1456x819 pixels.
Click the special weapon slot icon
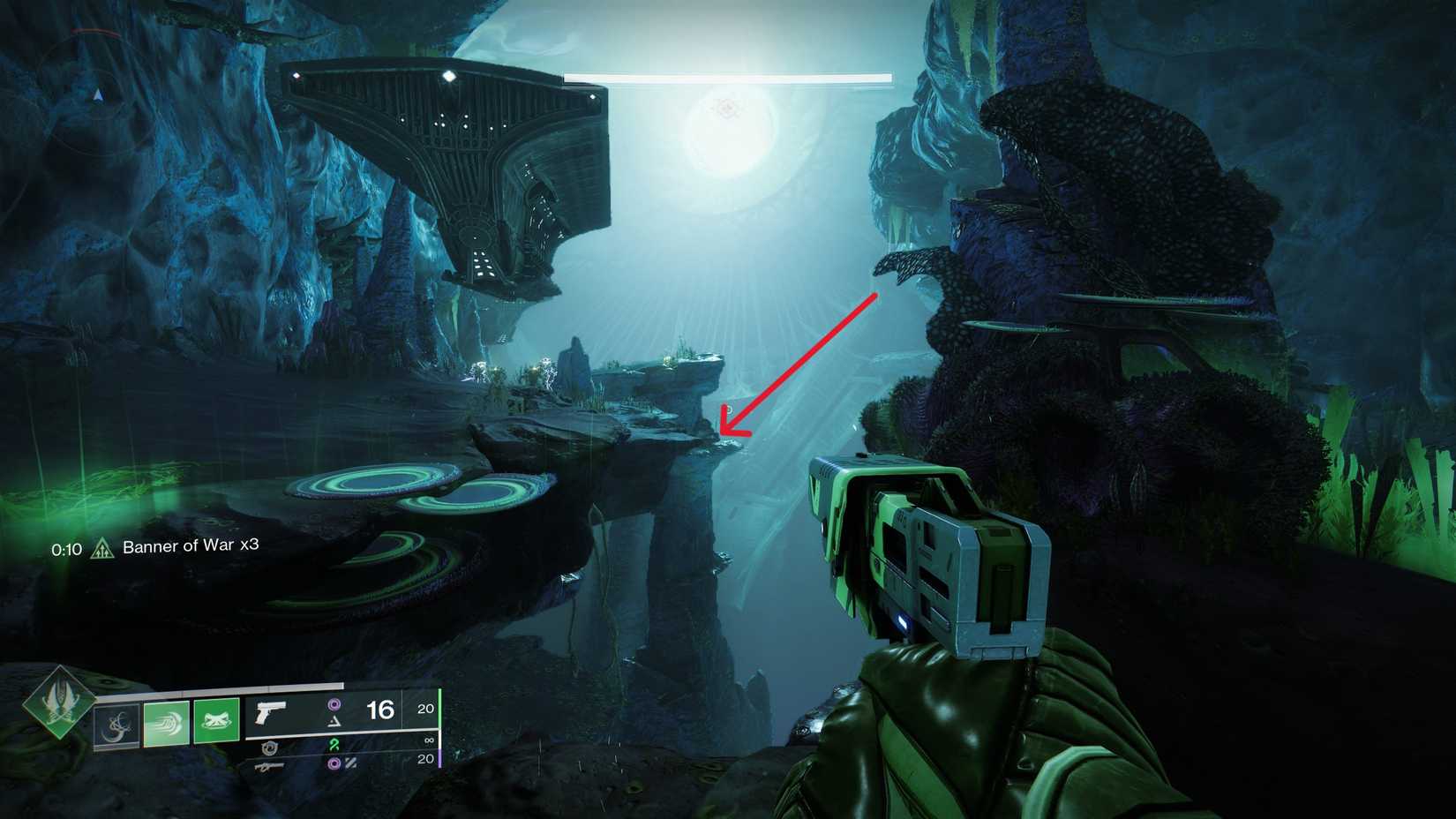pos(267,748)
